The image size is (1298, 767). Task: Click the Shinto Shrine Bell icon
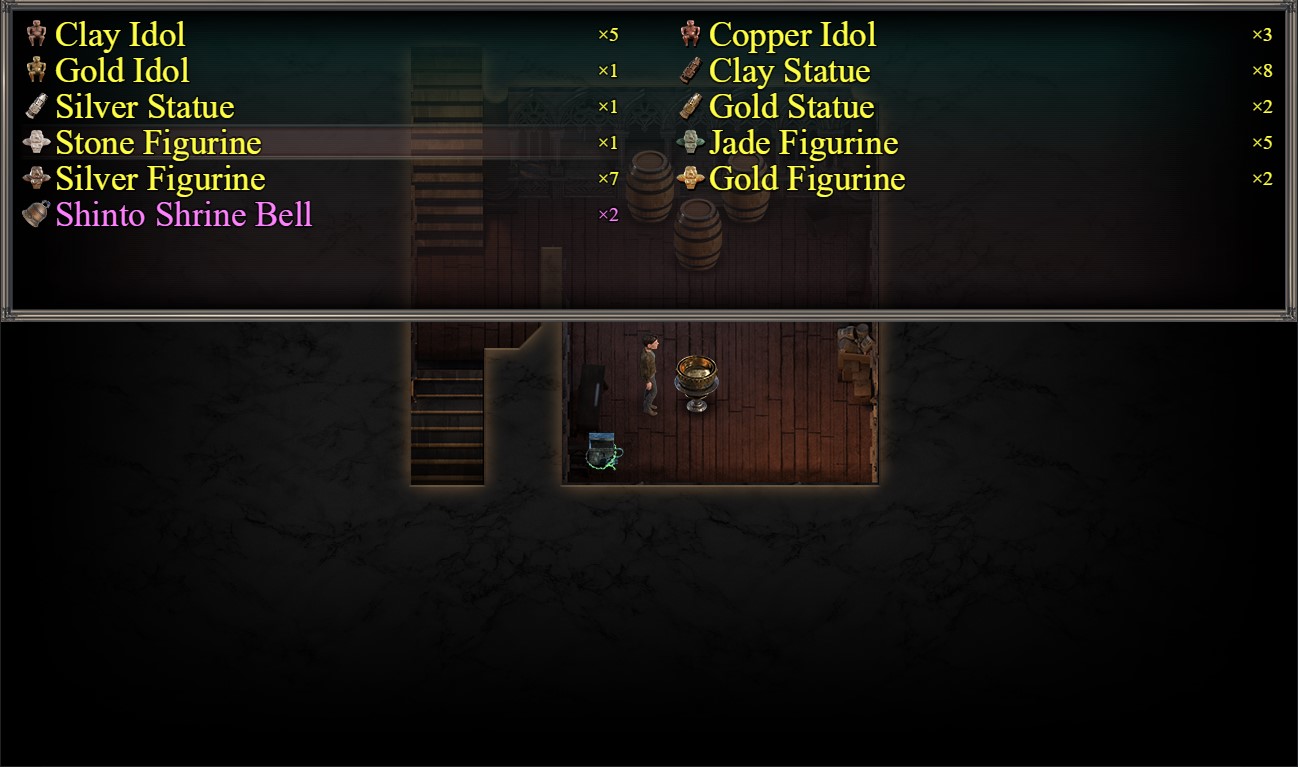pos(35,213)
